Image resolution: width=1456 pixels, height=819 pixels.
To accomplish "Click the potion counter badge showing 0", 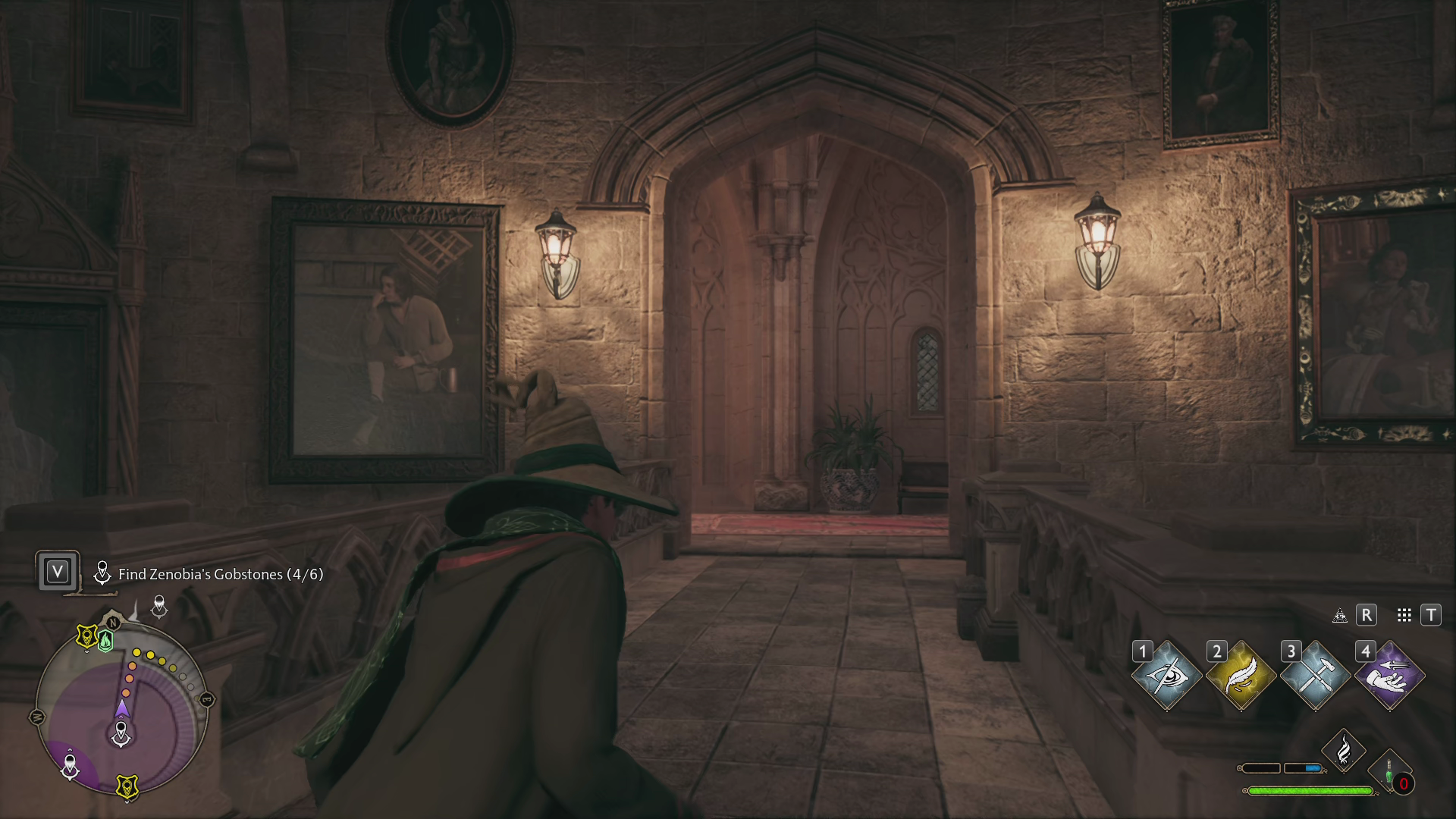I will (x=1403, y=782).
